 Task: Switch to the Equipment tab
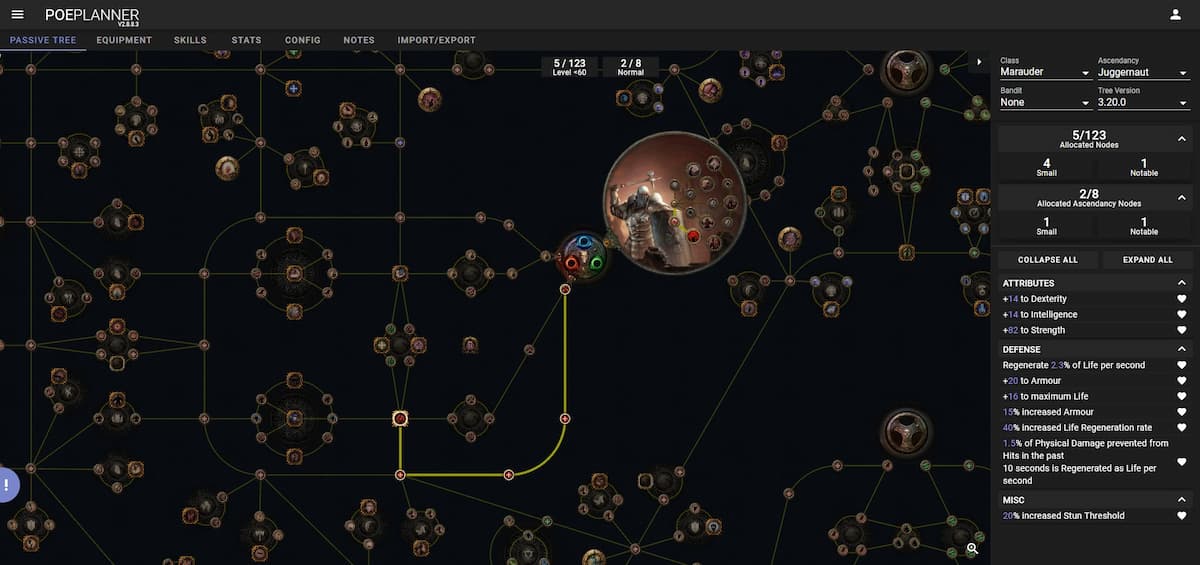[x=124, y=40]
